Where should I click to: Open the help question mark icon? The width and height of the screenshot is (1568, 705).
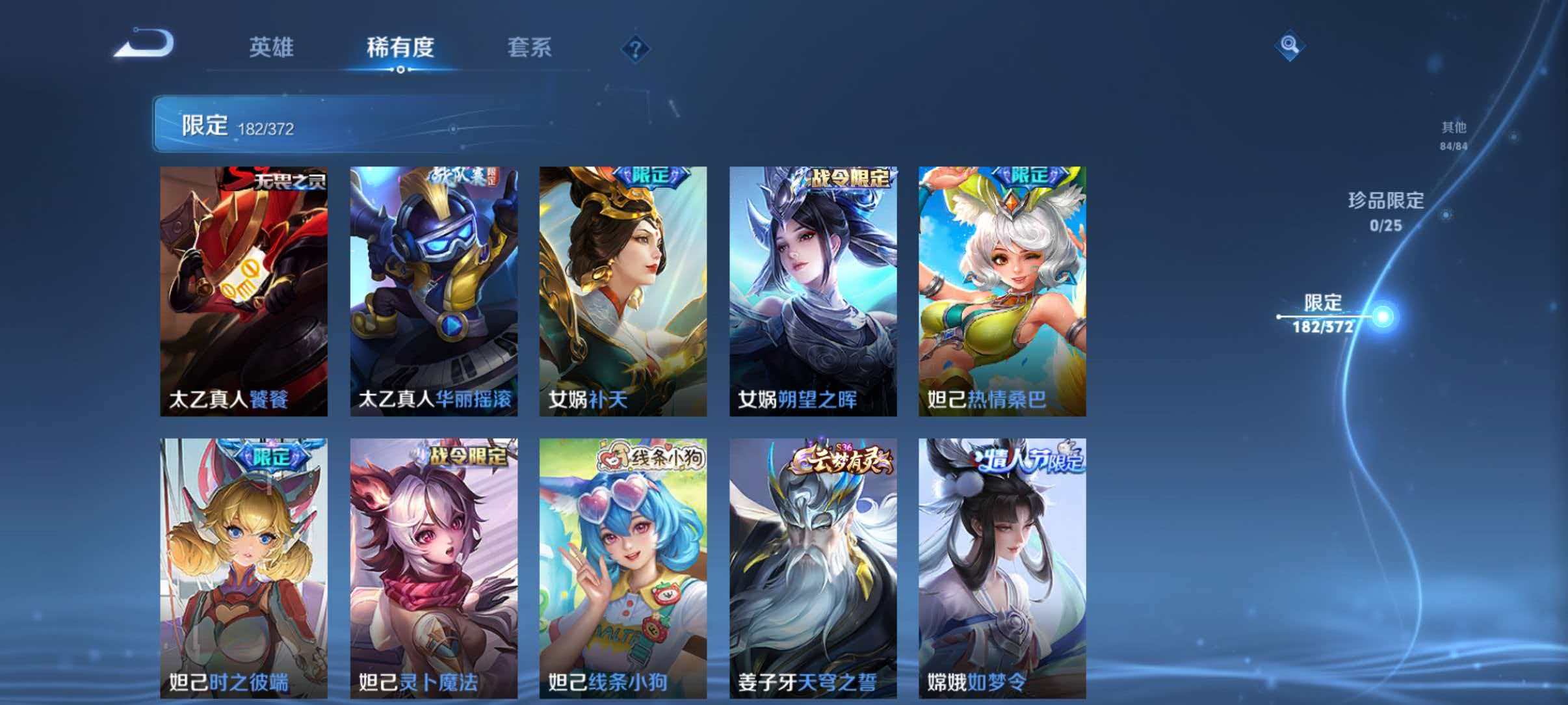click(x=637, y=48)
